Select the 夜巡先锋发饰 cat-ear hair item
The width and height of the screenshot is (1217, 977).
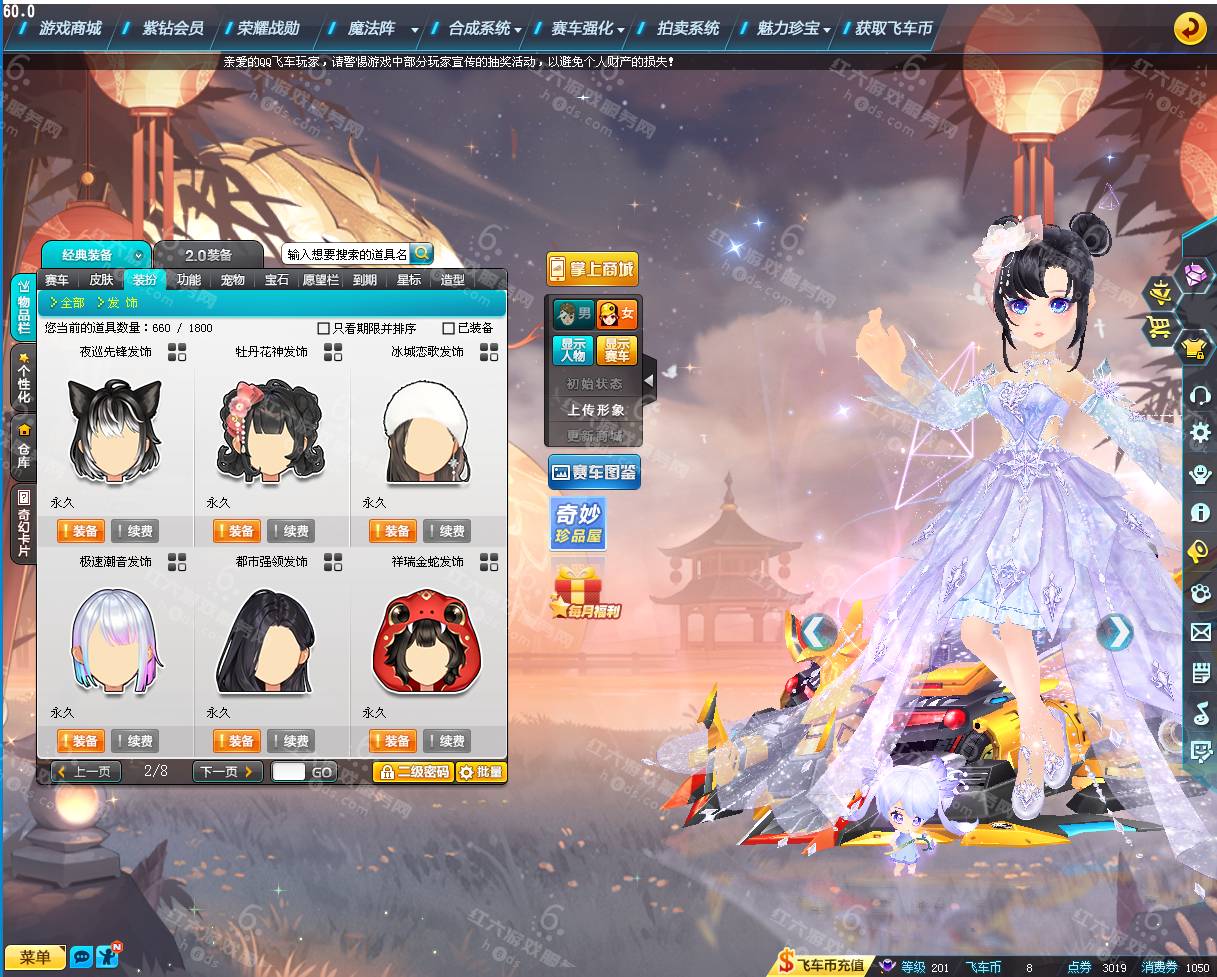114,428
